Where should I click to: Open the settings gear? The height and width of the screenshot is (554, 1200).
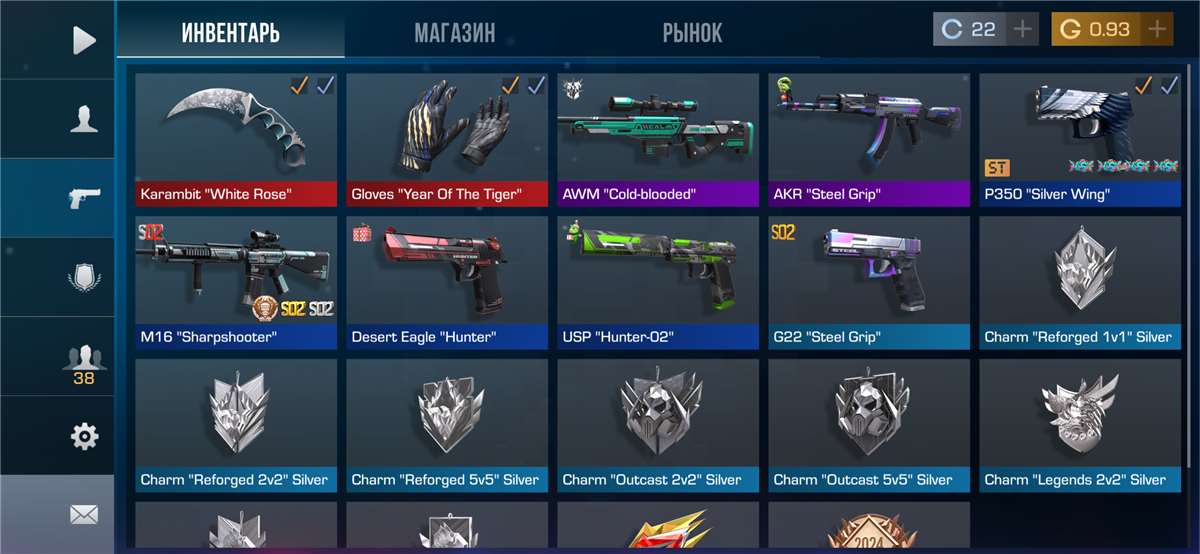pos(84,436)
